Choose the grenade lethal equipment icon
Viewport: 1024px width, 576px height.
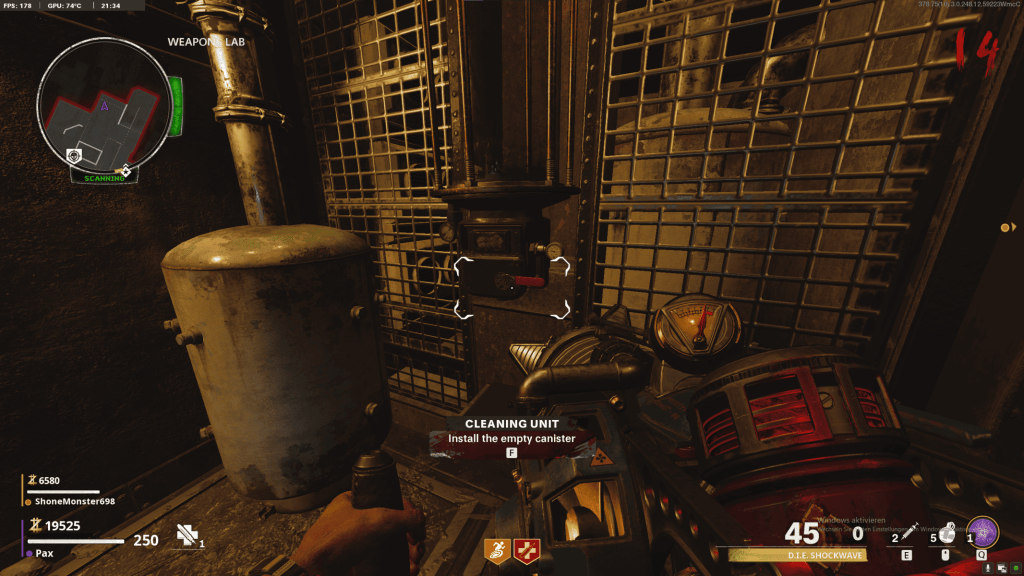click(x=945, y=531)
